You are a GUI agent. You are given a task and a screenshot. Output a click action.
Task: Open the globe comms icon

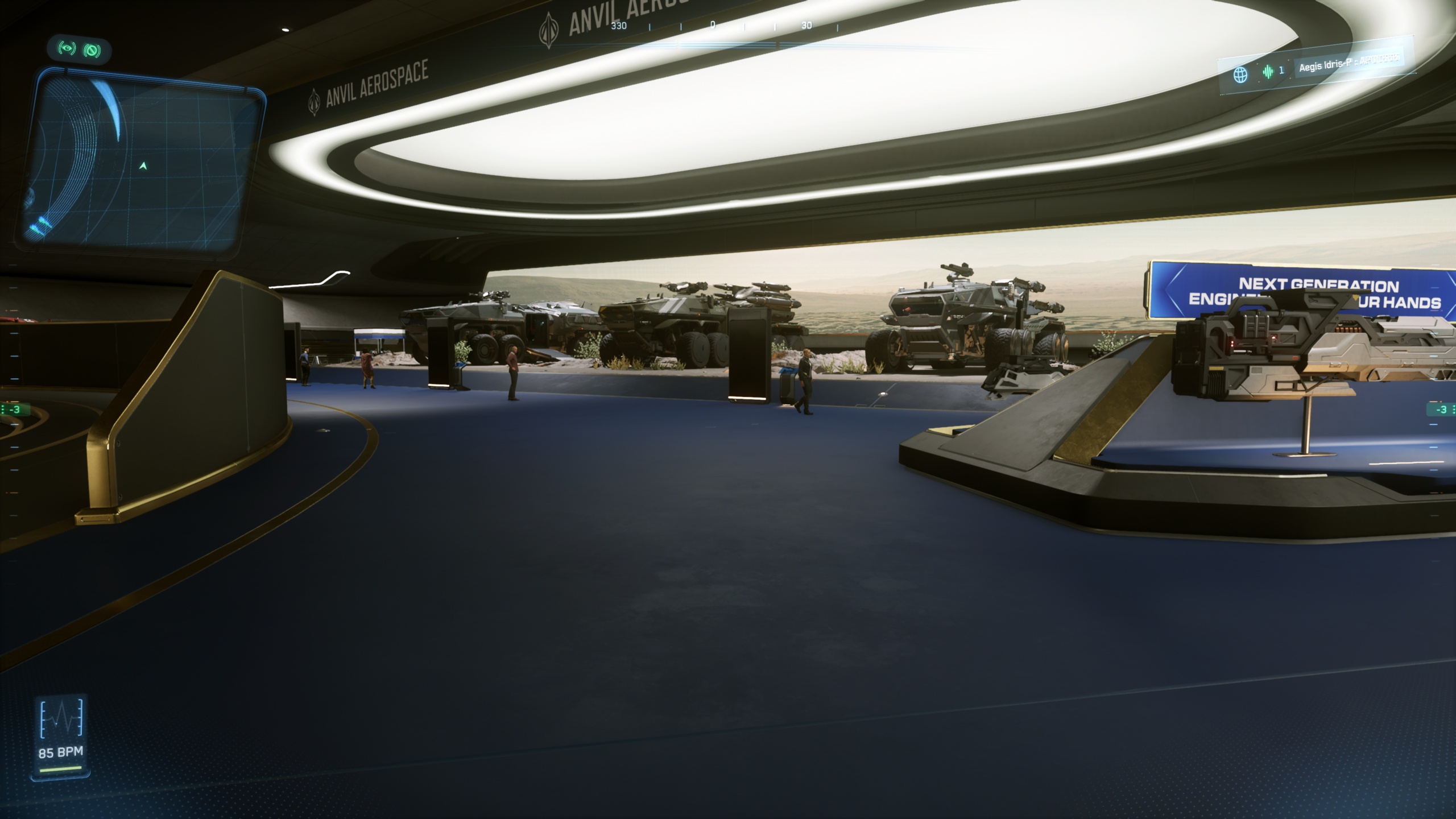[1240, 75]
